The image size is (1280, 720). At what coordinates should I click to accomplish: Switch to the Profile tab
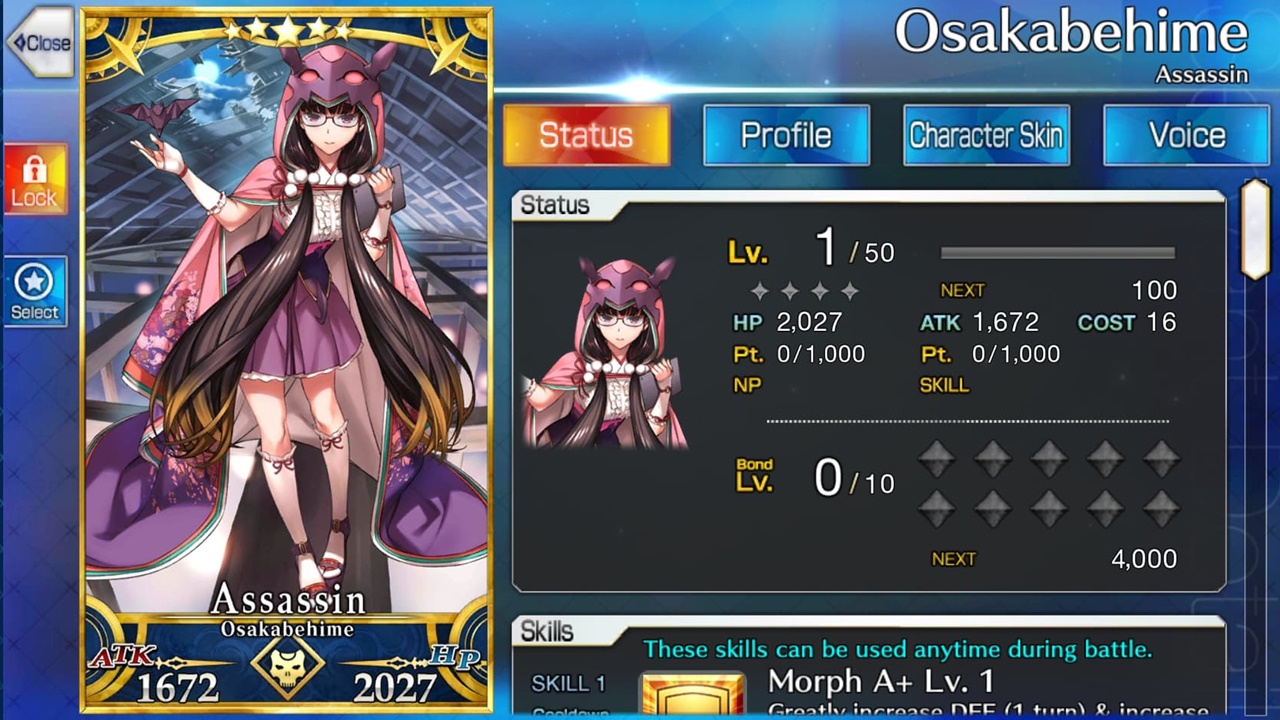(x=786, y=135)
